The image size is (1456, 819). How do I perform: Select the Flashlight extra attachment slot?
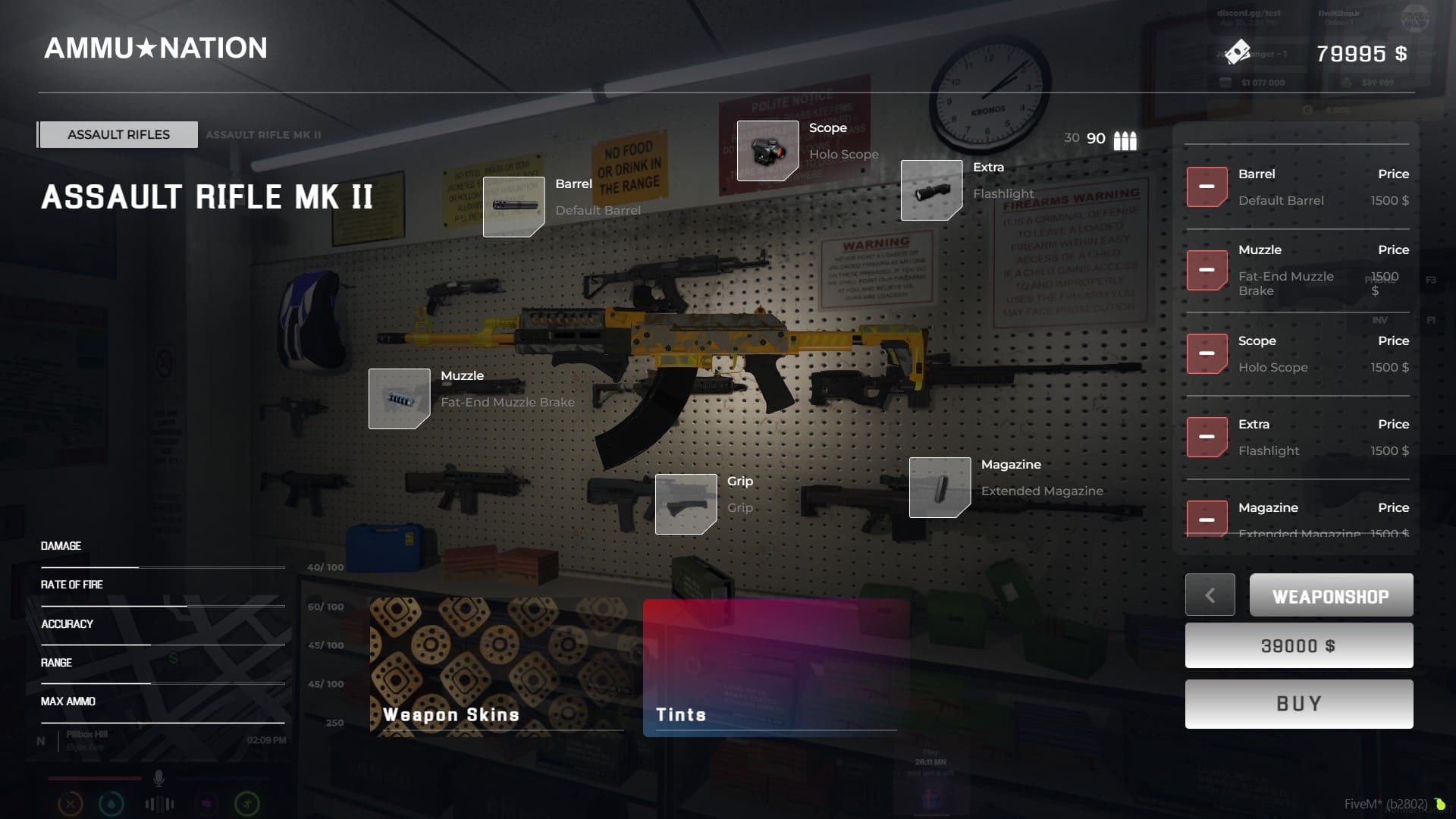[931, 190]
